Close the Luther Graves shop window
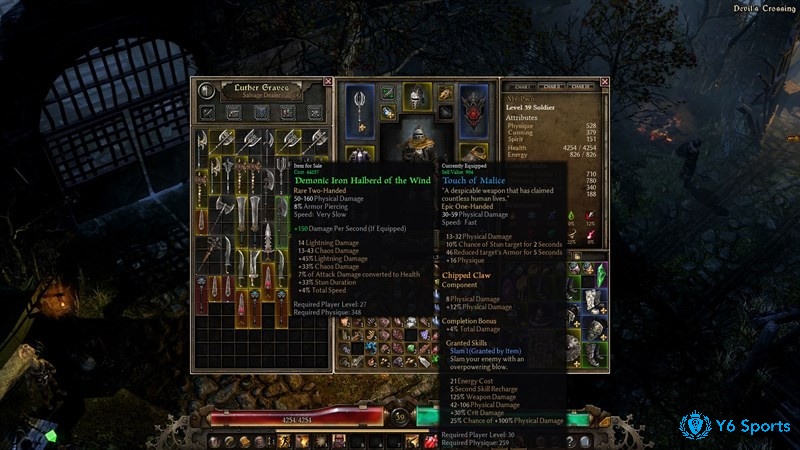The height and width of the screenshot is (450, 800). (x=326, y=82)
